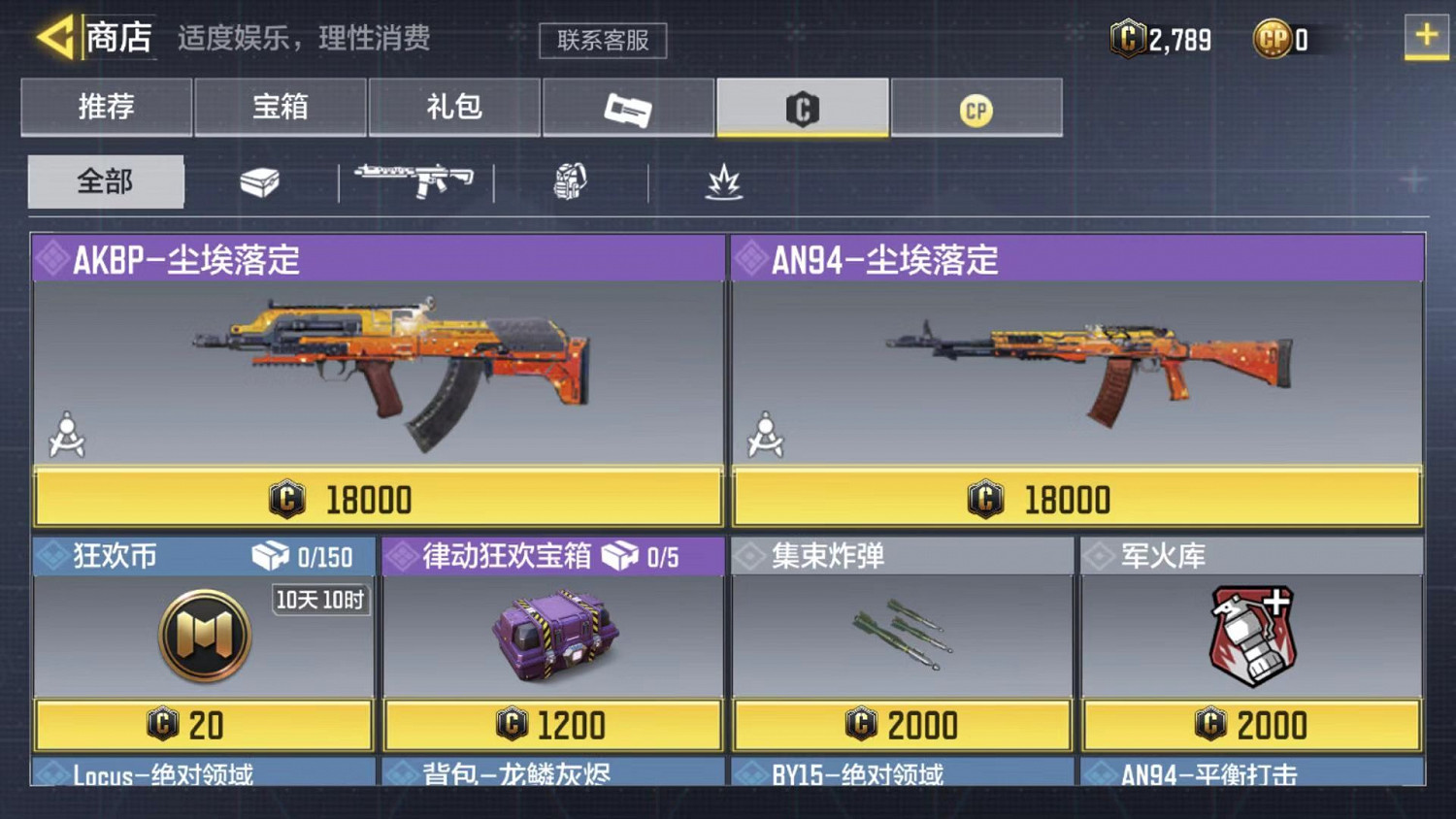Switch to the 宝箱 tab

(281, 108)
